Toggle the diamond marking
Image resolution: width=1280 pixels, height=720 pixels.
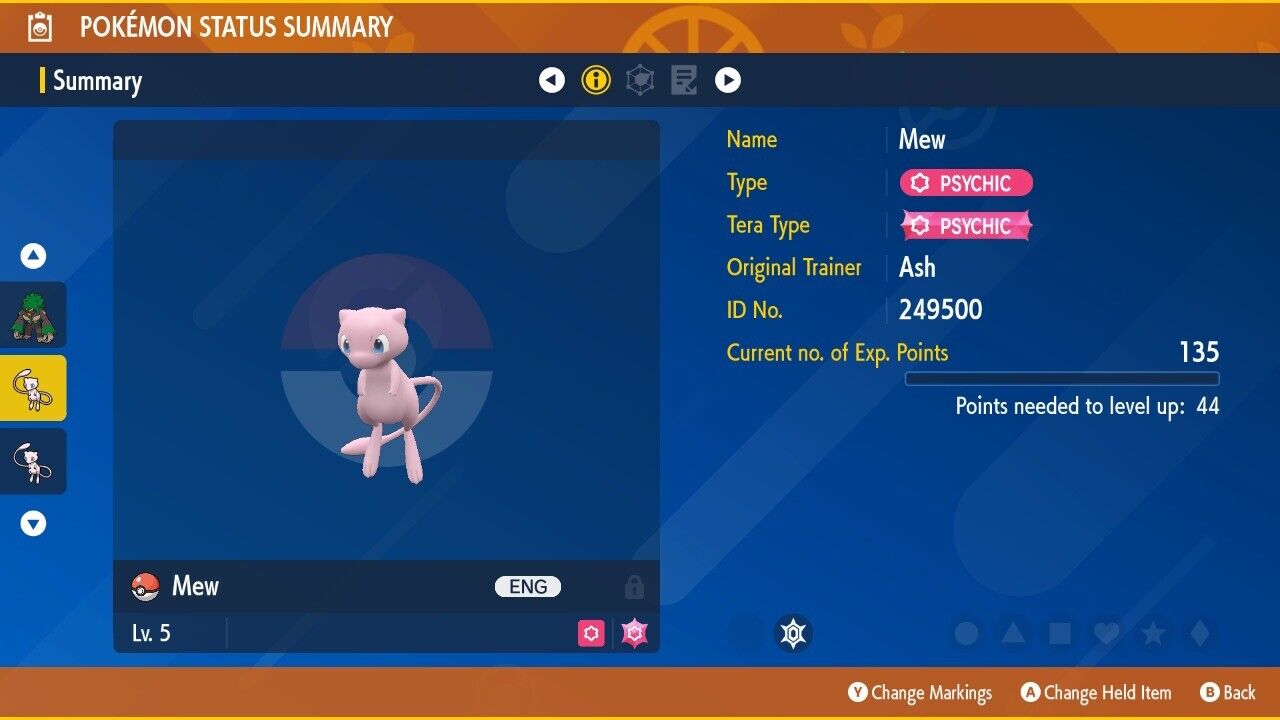1198,633
